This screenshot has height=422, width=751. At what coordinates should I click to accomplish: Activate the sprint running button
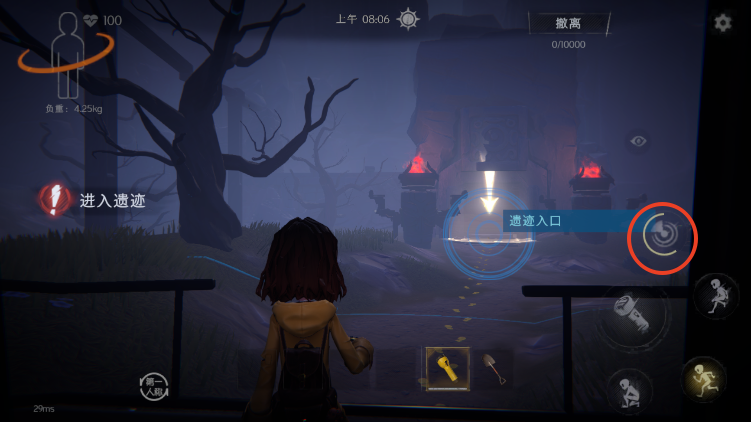tap(704, 378)
